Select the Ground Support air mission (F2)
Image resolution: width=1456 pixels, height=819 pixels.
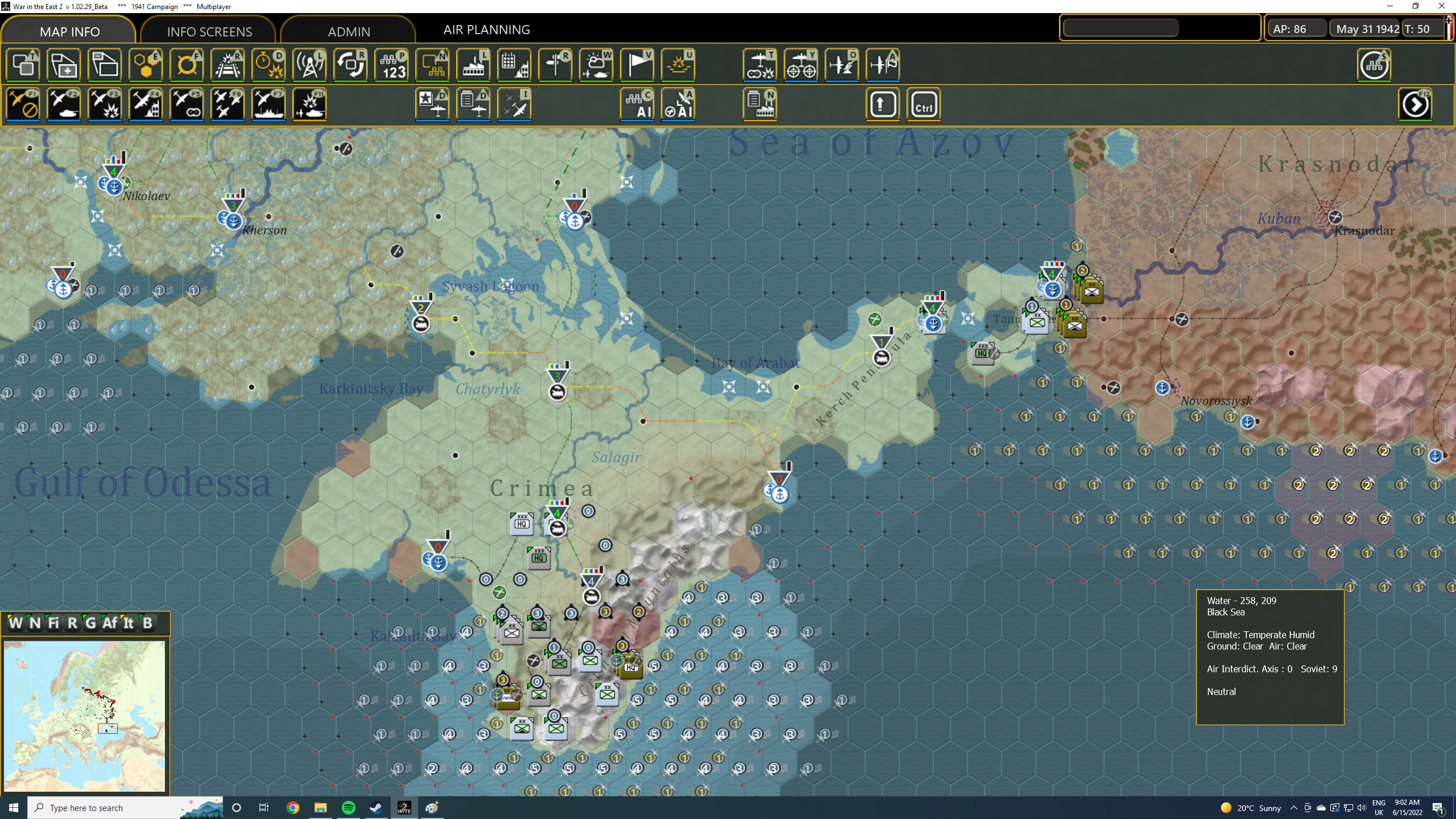(64, 104)
